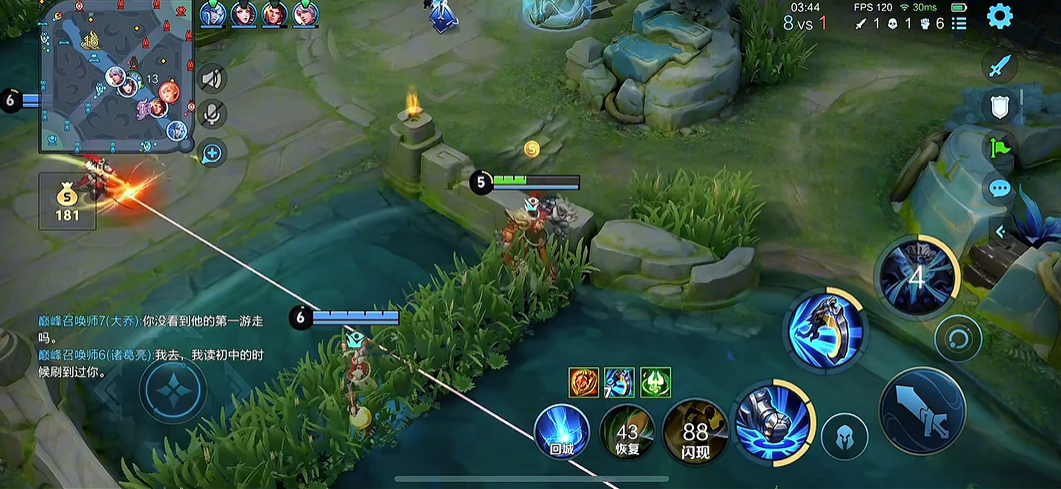The width and height of the screenshot is (1061, 489).
Task: Tap the minimap
Action: pos(116,77)
